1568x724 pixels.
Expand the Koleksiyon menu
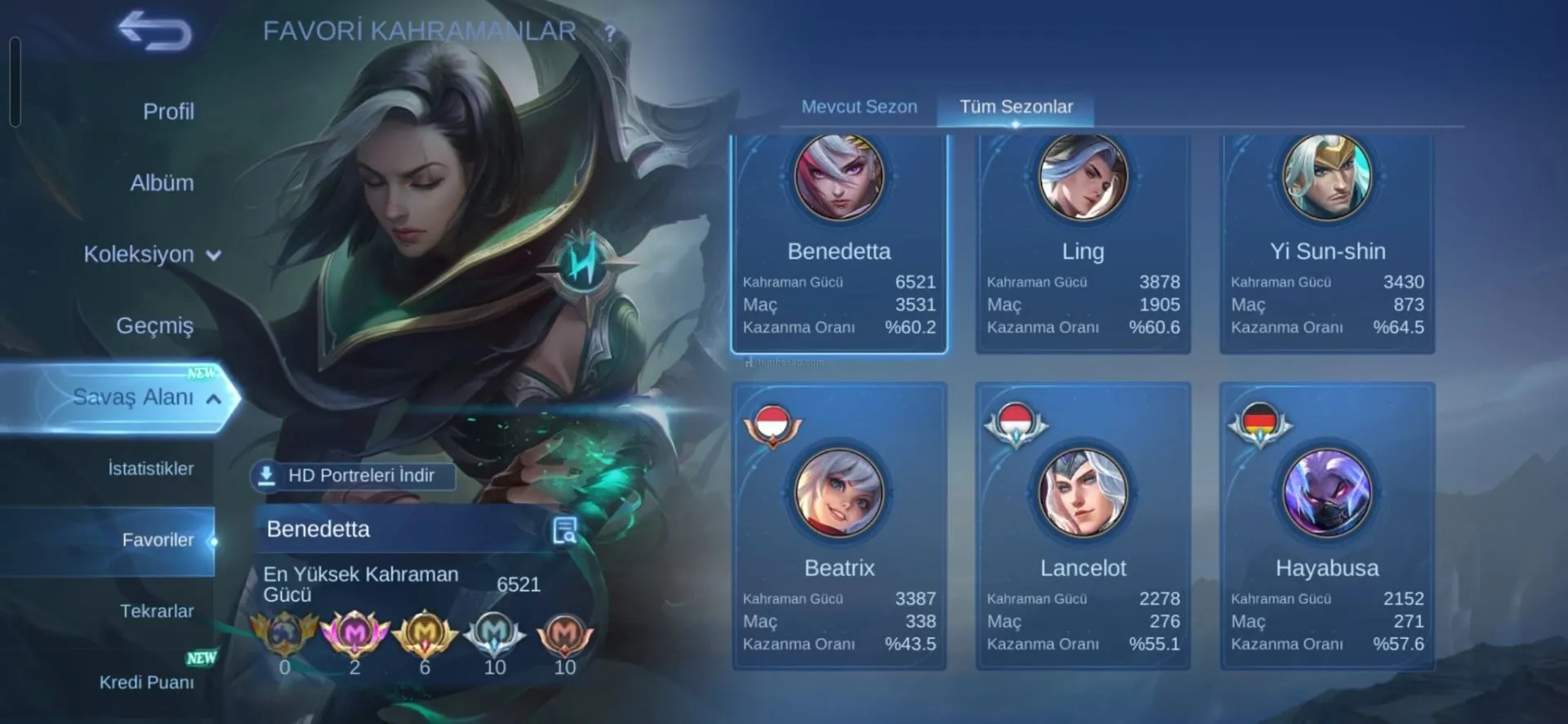pos(152,254)
